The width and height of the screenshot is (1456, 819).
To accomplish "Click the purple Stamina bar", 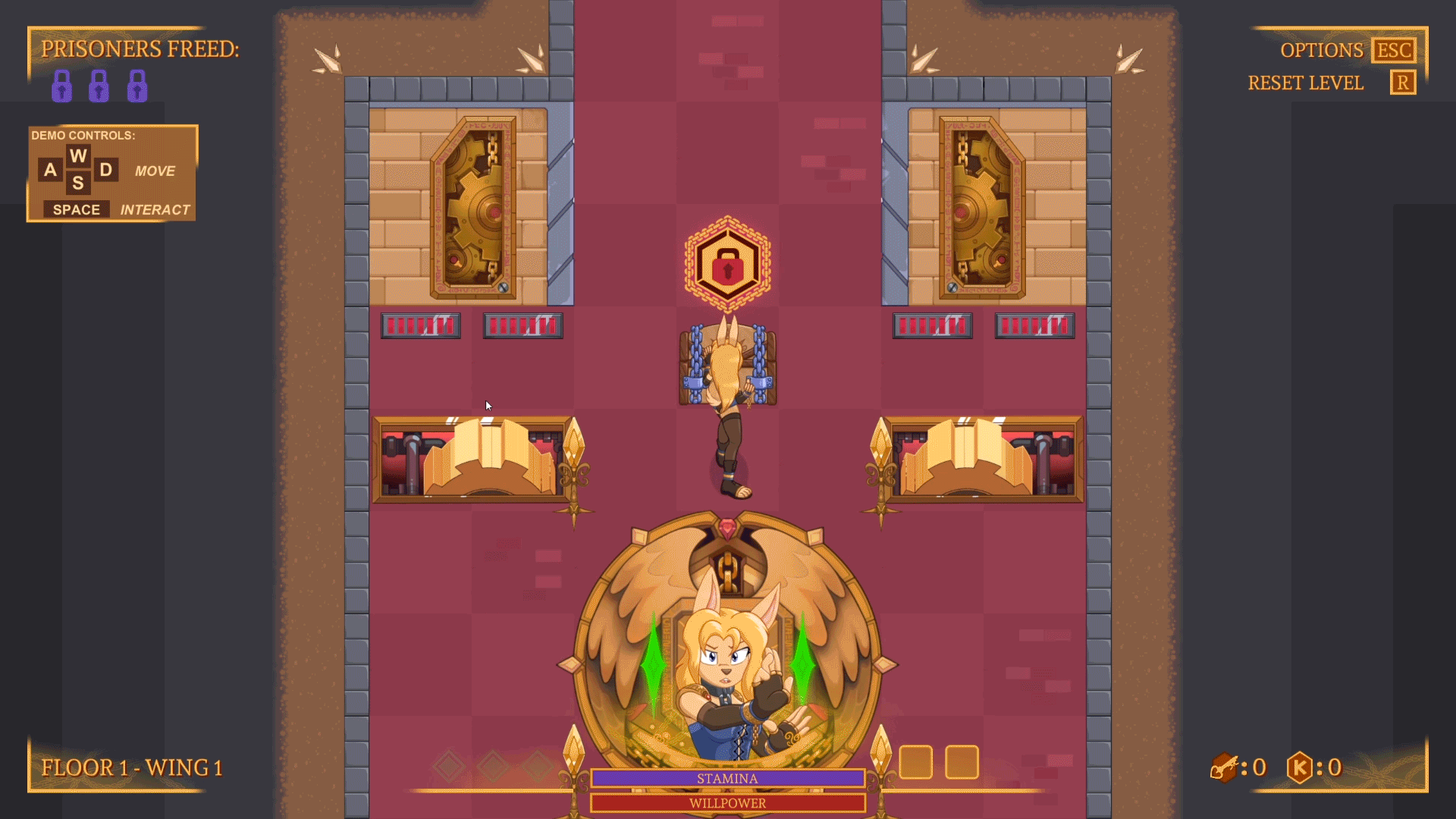I will pos(726,778).
